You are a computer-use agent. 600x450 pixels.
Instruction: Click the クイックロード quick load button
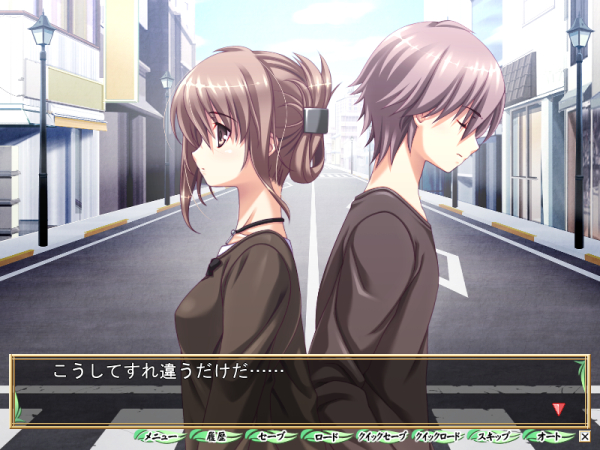pyautogui.click(x=438, y=437)
